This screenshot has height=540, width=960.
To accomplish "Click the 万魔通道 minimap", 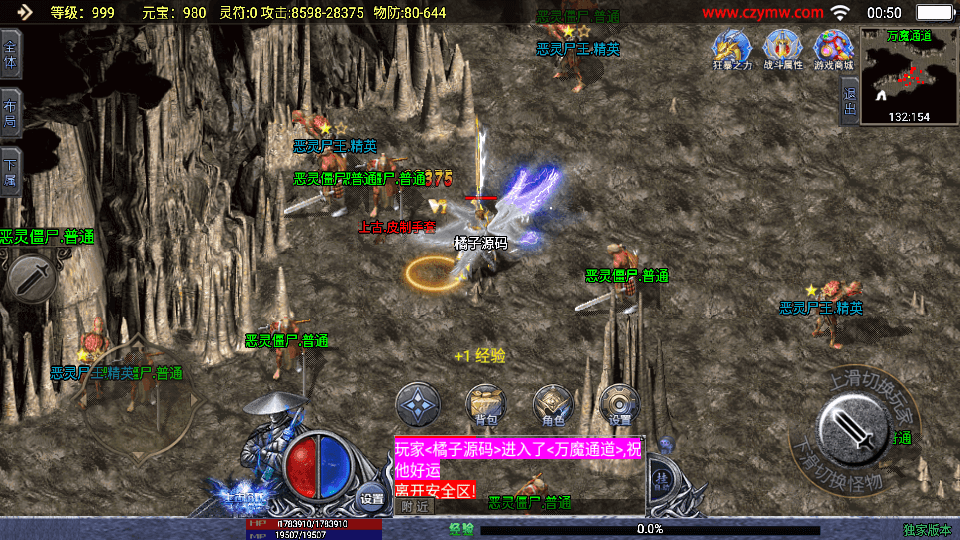I will click(909, 76).
